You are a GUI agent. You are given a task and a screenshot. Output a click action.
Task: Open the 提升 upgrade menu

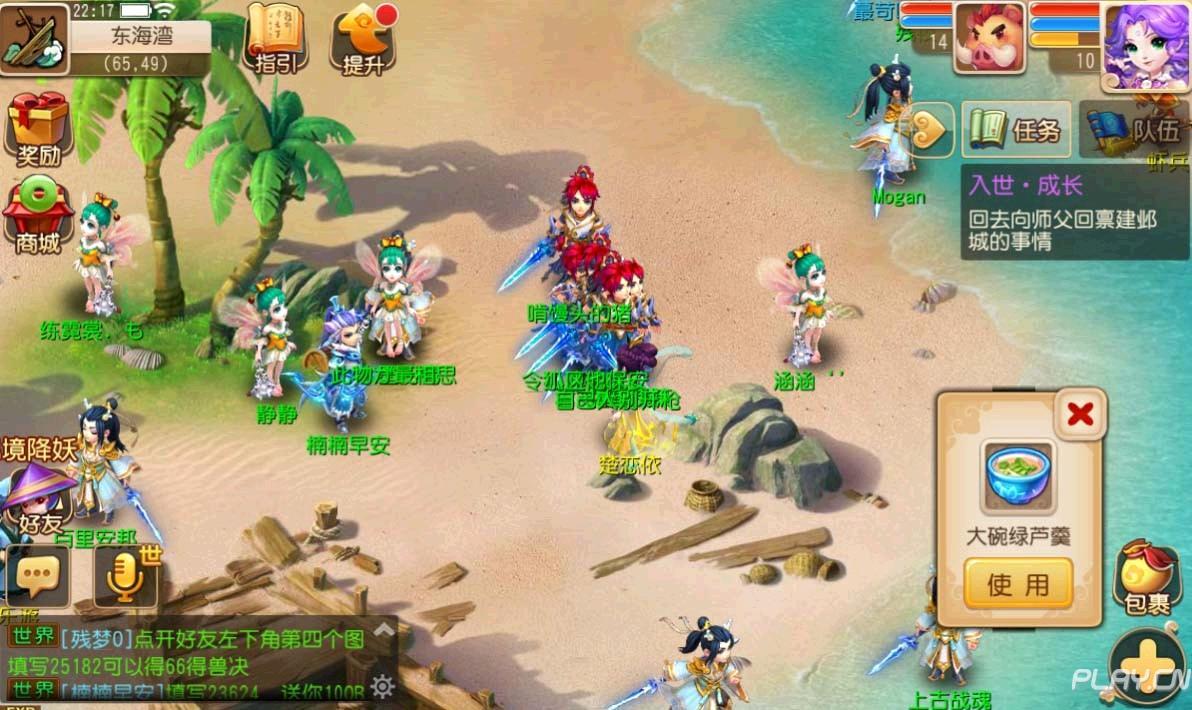coord(362,40)
